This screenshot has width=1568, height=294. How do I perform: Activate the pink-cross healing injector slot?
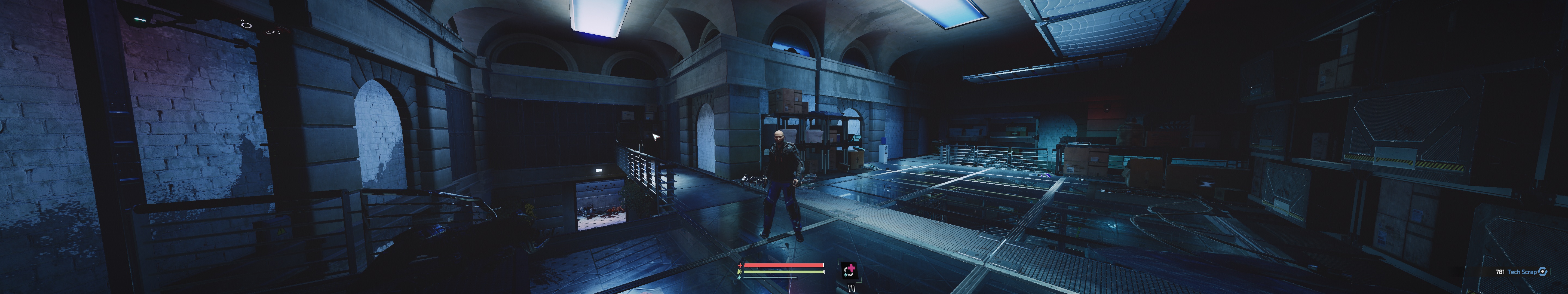click(849, 270)
